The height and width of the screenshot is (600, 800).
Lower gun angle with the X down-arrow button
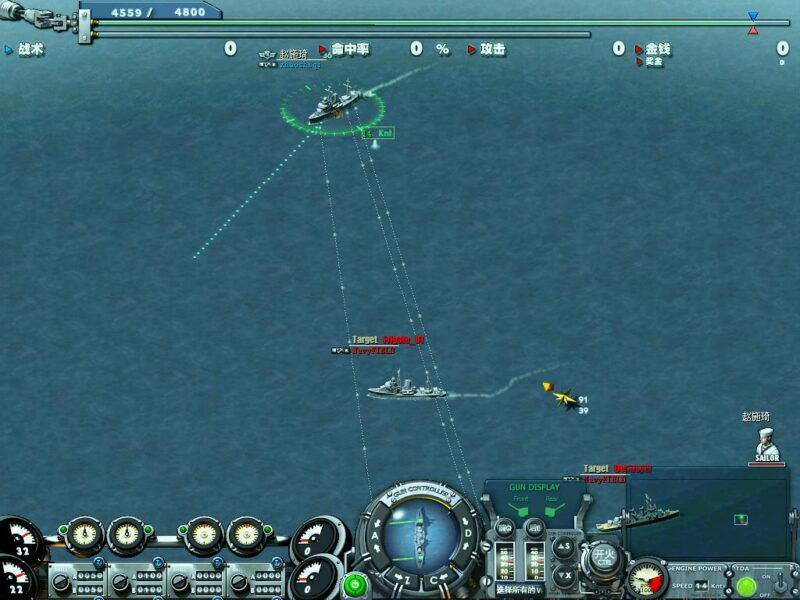pos(564,575)
